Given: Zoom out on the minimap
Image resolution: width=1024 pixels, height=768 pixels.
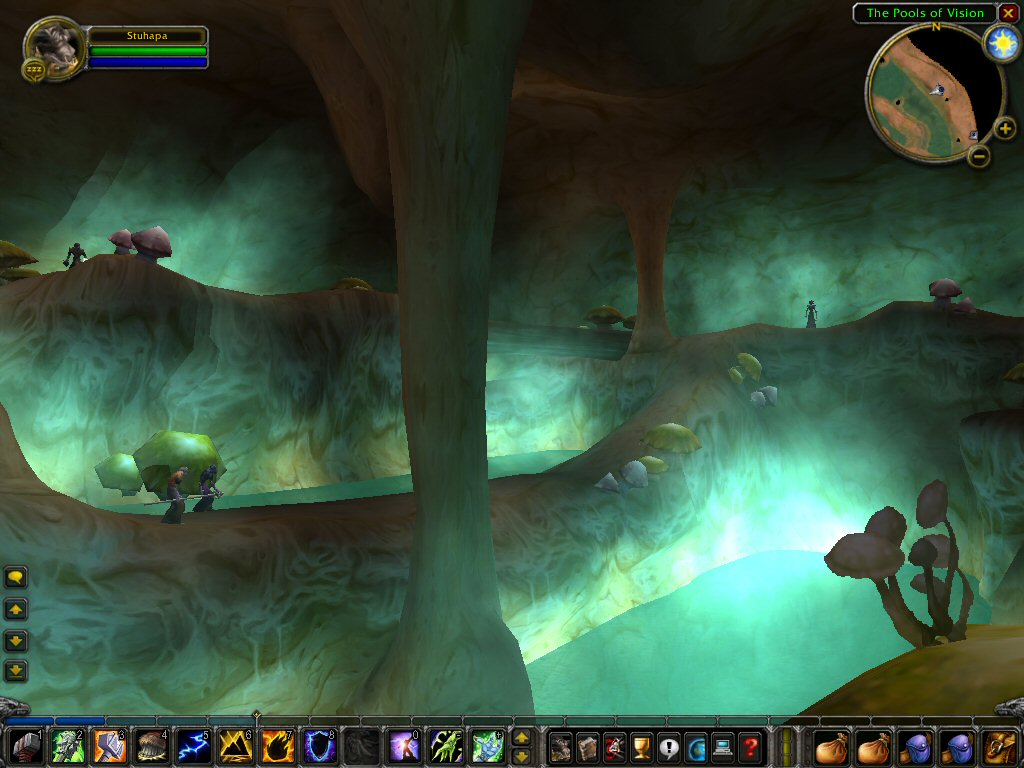Looking at the screenshot, I should (x=979, y=156).
